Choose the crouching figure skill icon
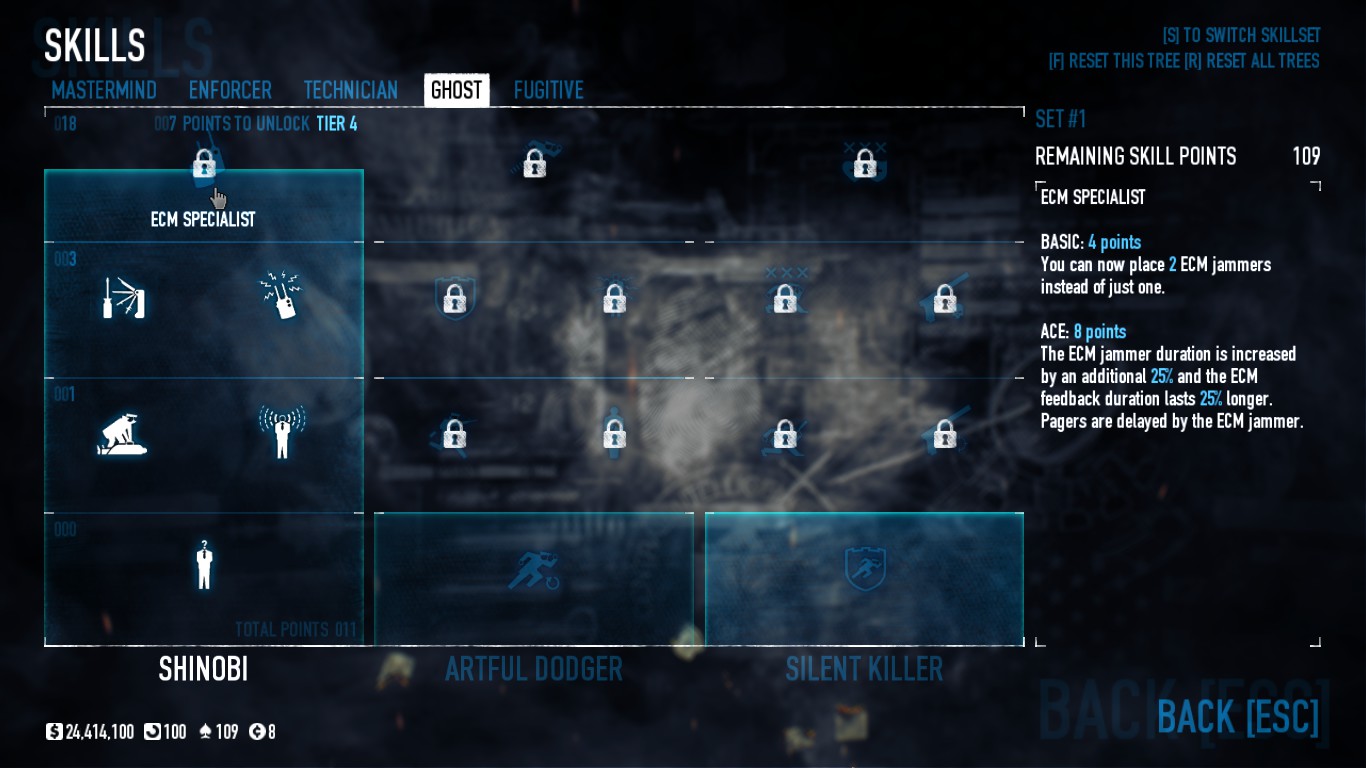The height and width of the screenshot is (768, 1366). [x=123, y=435]
